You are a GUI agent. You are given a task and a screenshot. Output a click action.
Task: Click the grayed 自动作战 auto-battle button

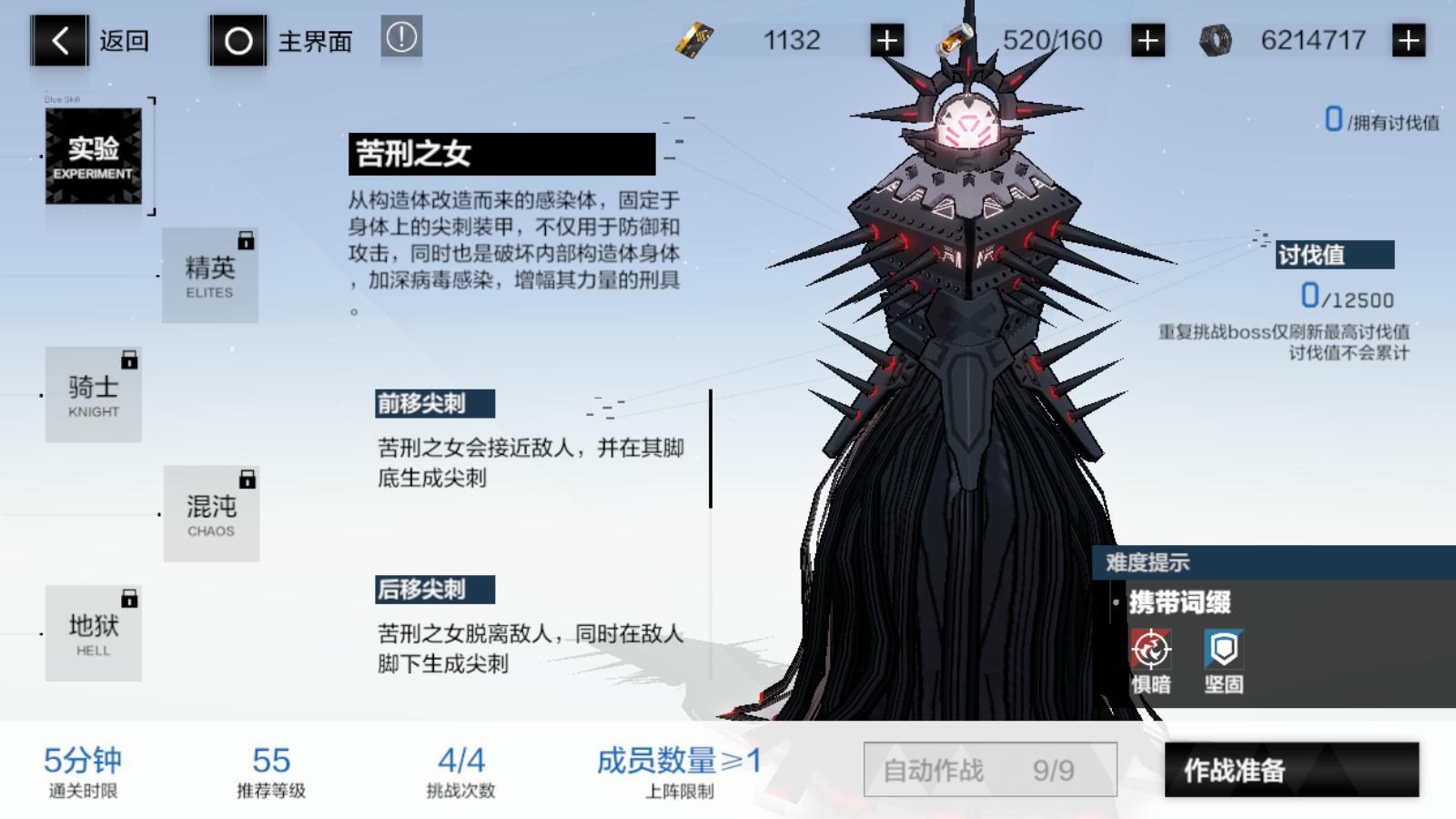click(992, 769)
